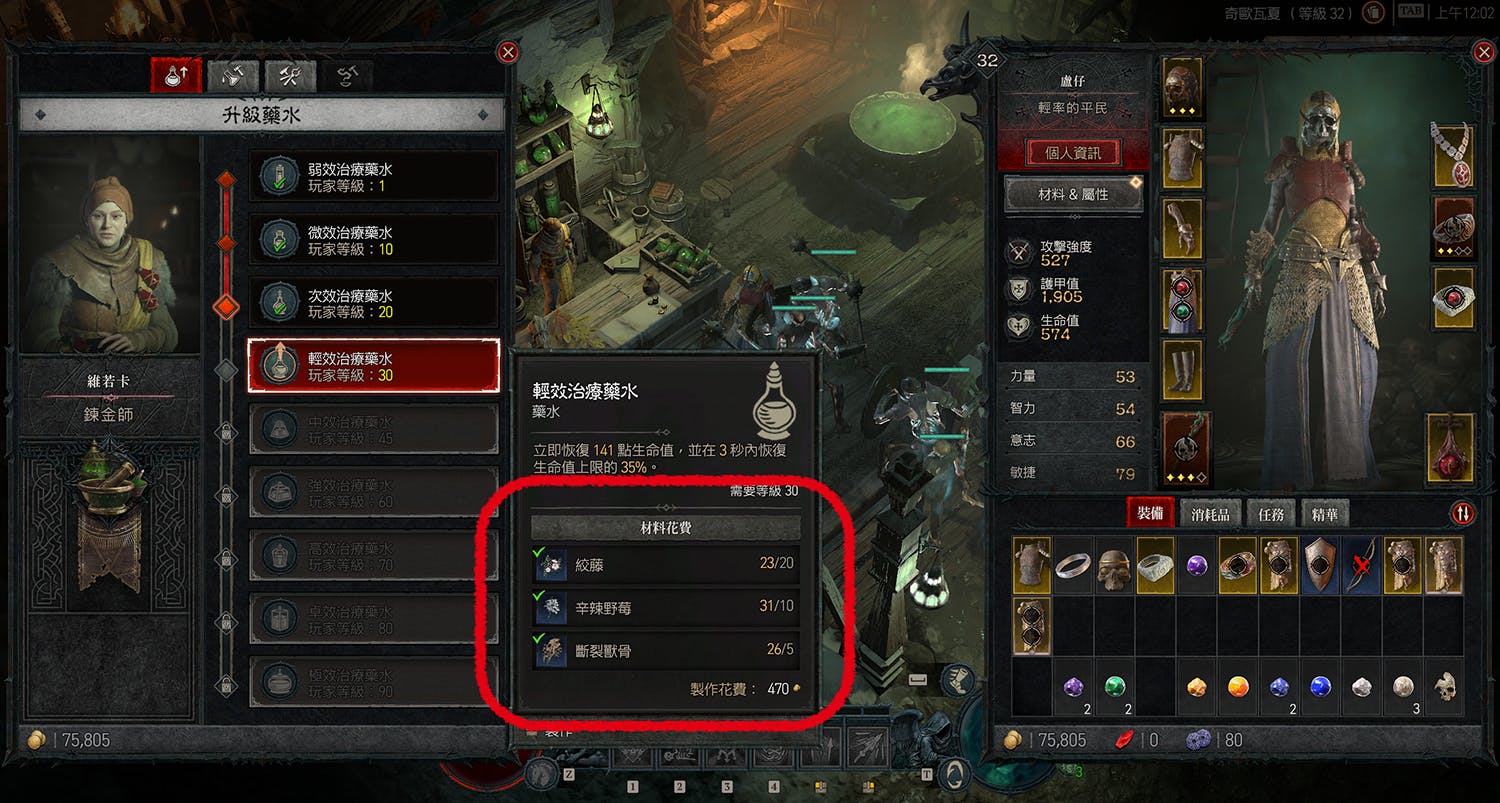Select the 裝備 inventory tab
The image size is (1500, 803).
coord(1150,514)
